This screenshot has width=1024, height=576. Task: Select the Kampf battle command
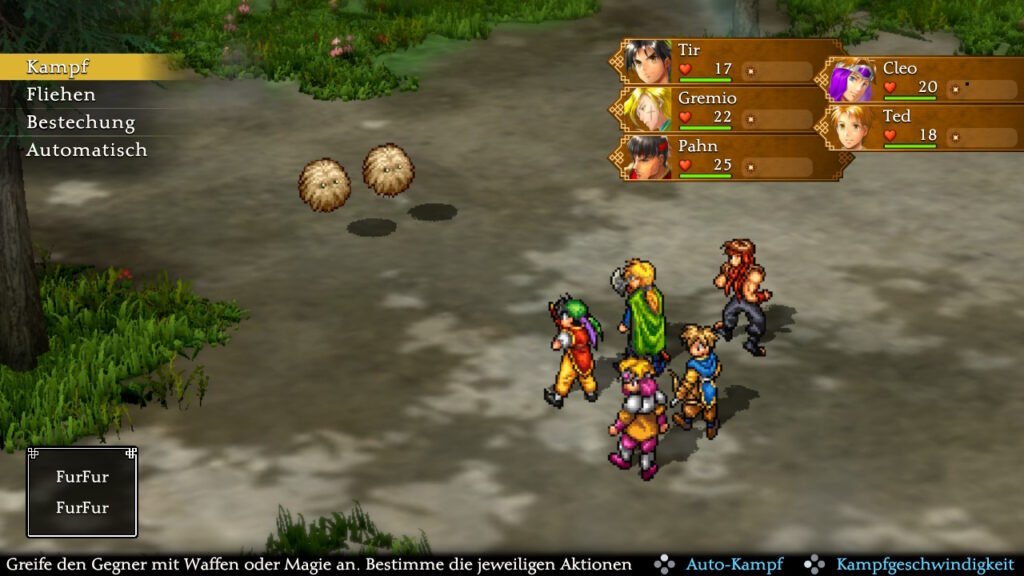58,67
